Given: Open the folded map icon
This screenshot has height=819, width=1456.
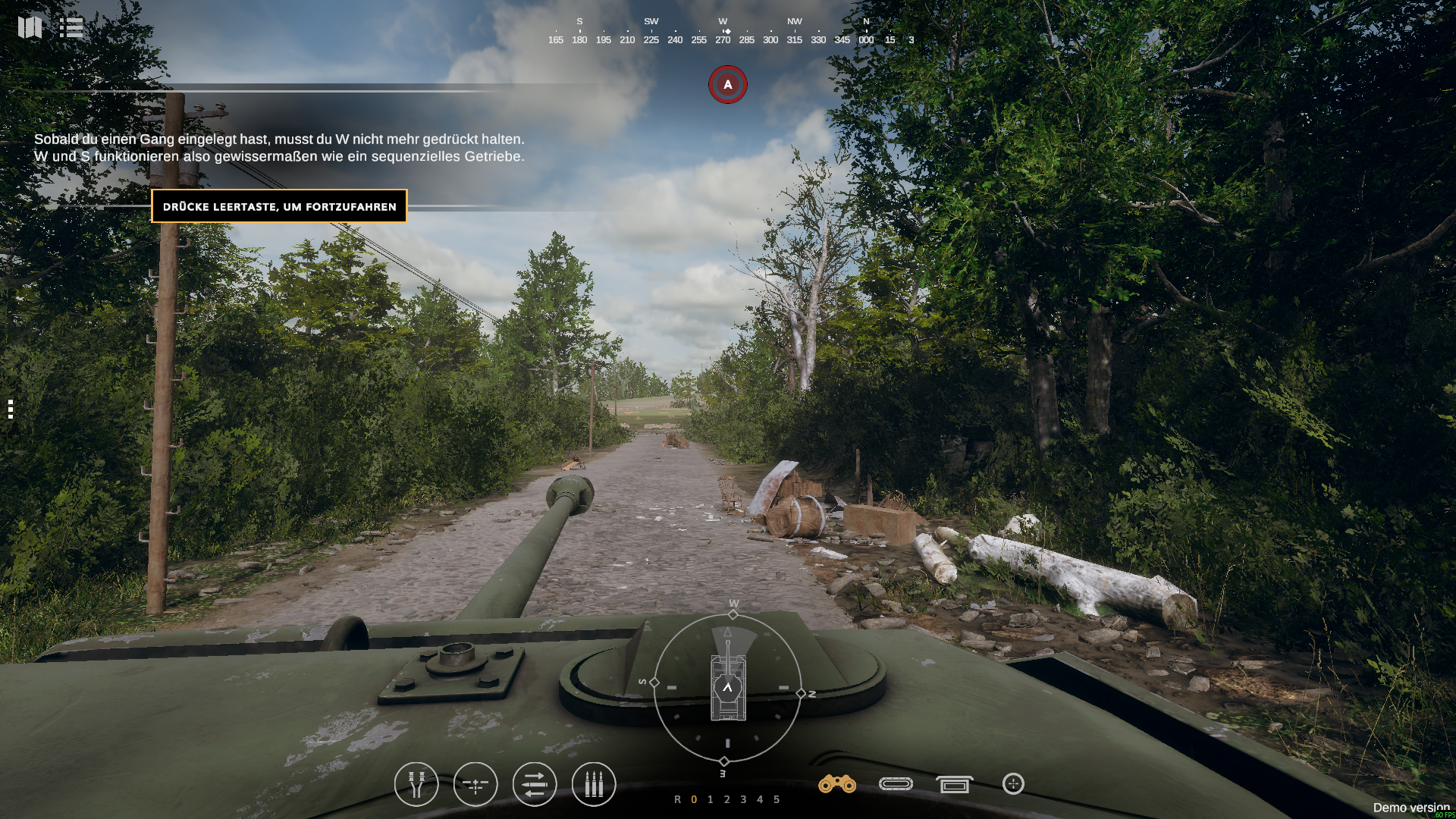Looking at the screenshot, I should coord(30,27).
